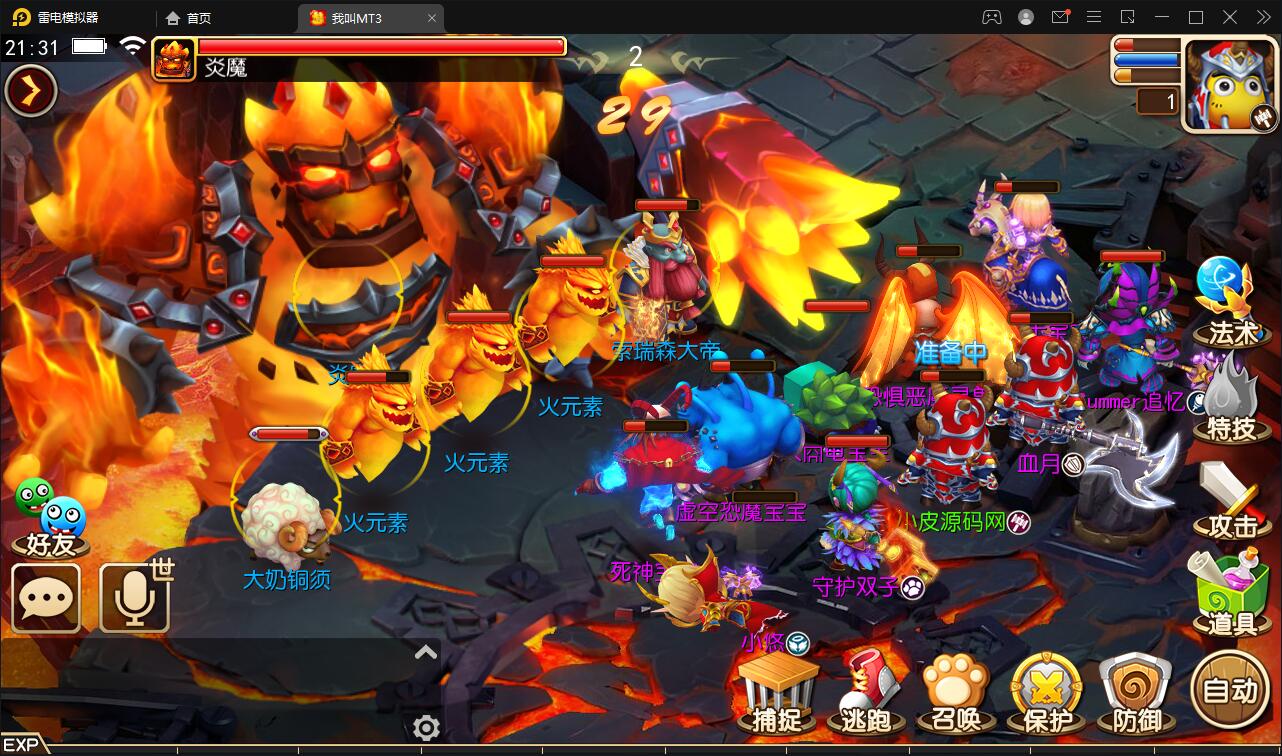Choose the 防御 defend command
The width and height of the screenshot is (1282, 756).
[x=1135, y=693]
